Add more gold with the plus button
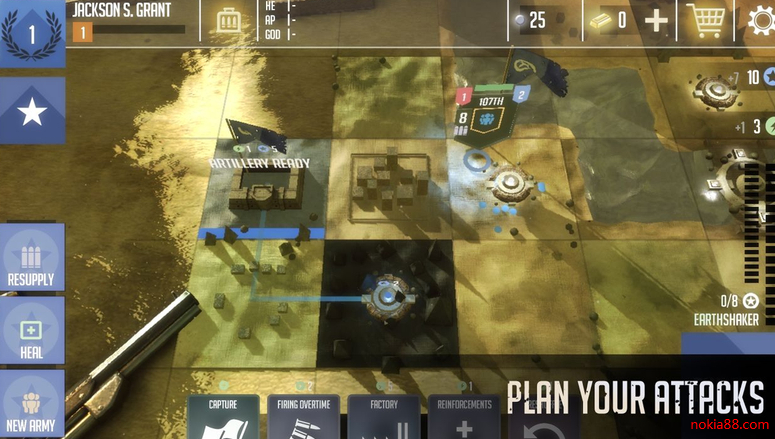 tap(656, 20)
